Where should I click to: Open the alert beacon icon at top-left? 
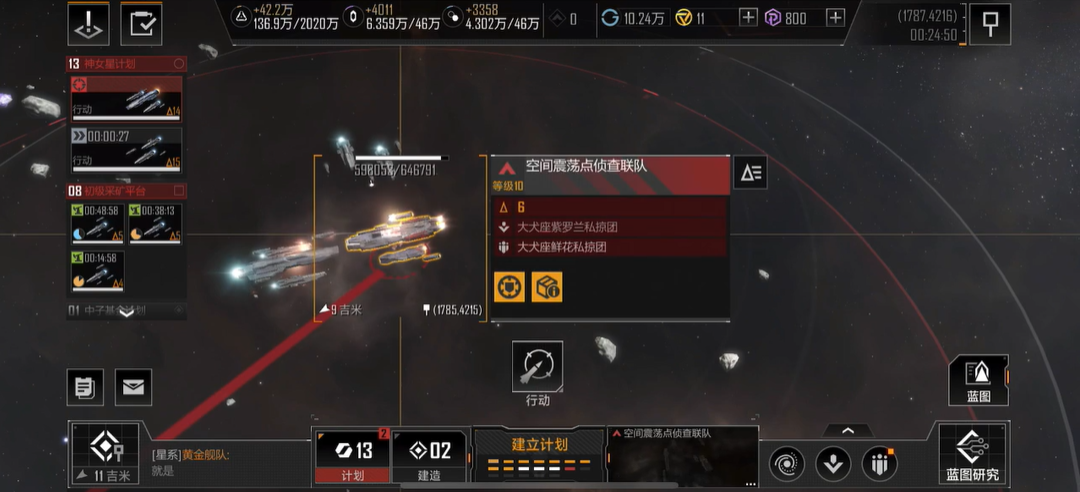88,23
